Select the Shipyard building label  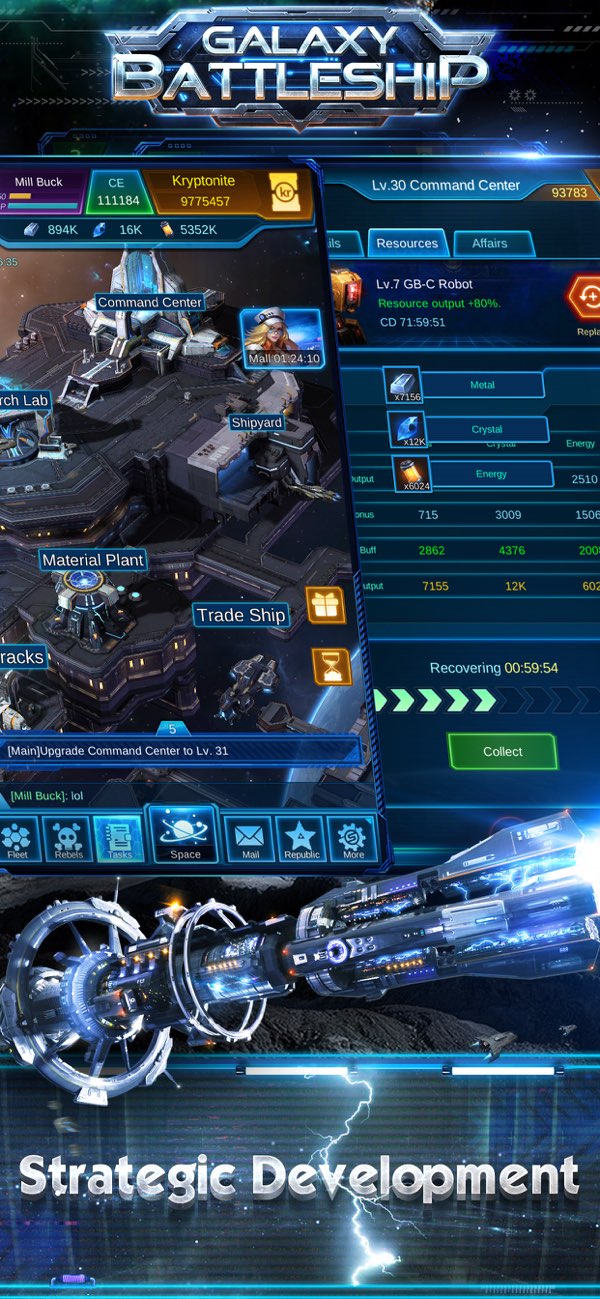coord(257,423)
